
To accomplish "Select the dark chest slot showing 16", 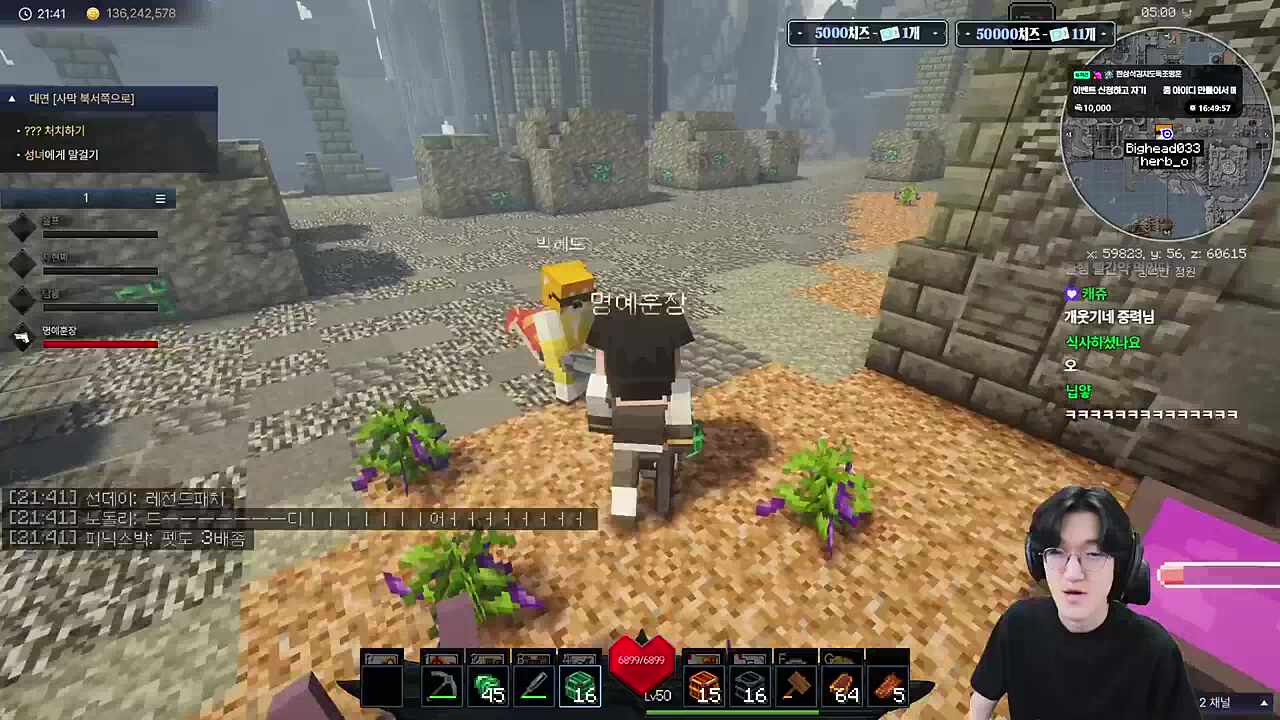I will tap(750, 686).
